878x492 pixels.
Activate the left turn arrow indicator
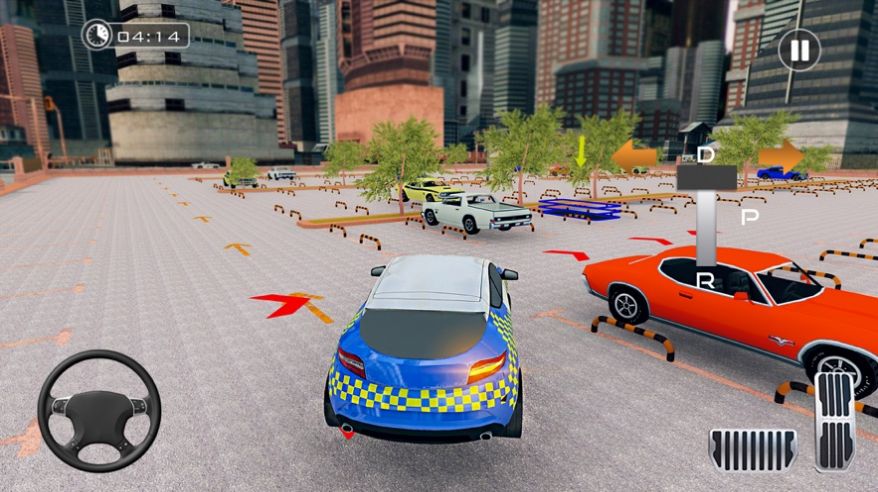(634, 156)
